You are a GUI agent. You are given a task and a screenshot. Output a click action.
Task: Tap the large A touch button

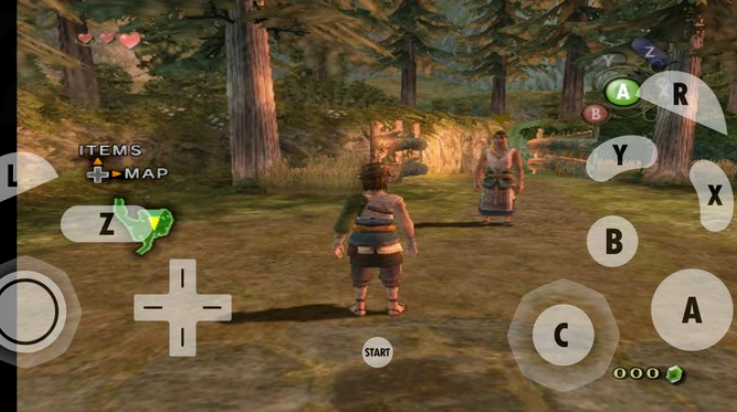(x=691, y=310)
